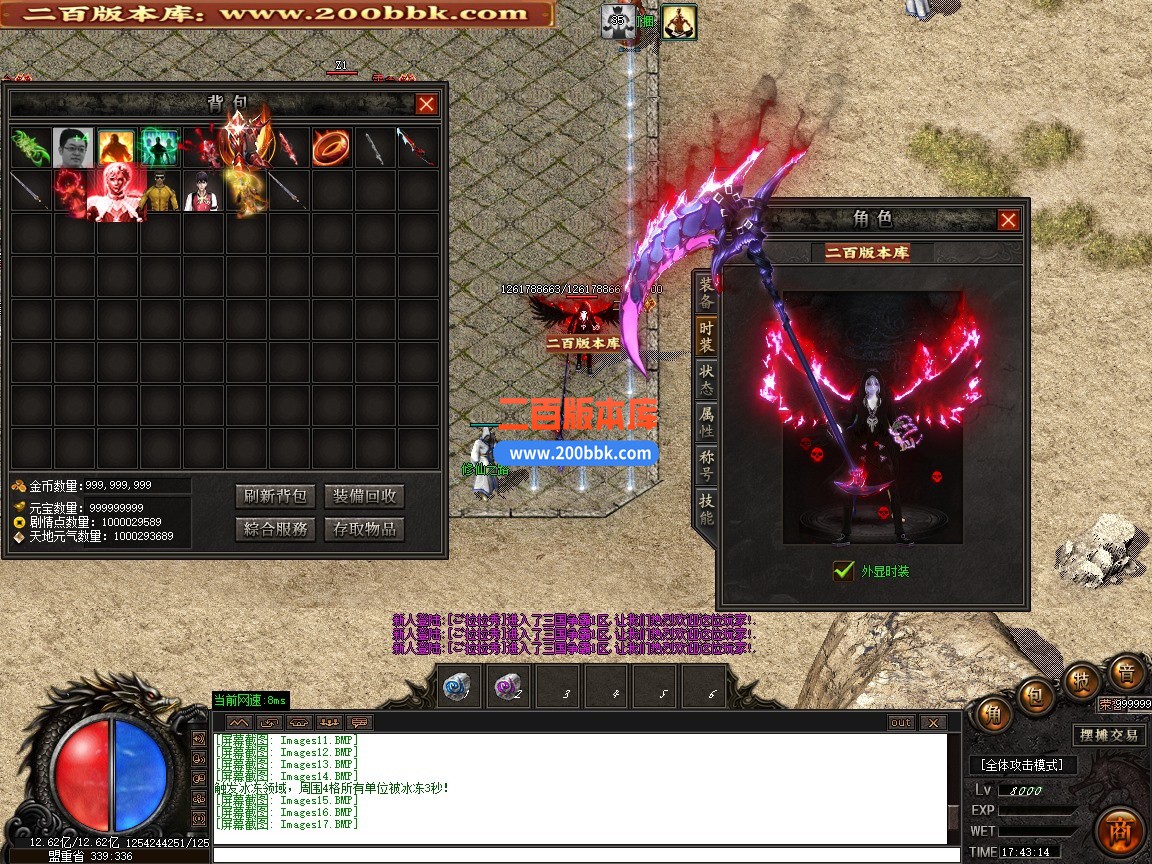Switch to the 装备 equipment tab
The height and width of the screenshot is (864, 1152).
click(x=706, y=292)
